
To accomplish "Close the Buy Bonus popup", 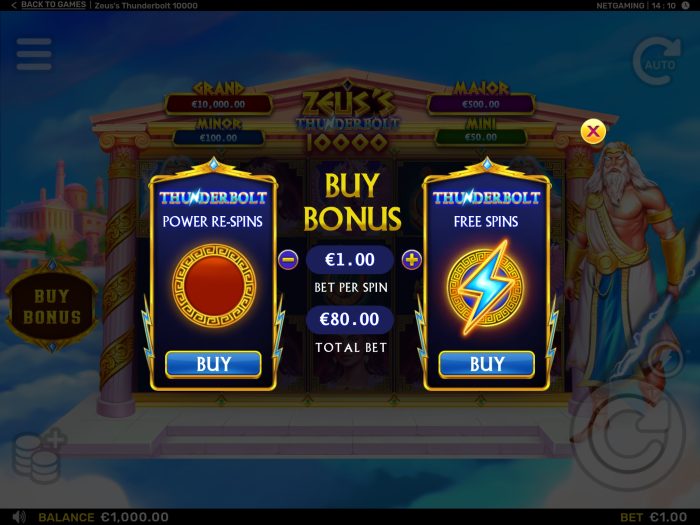I will pos(594,131).
